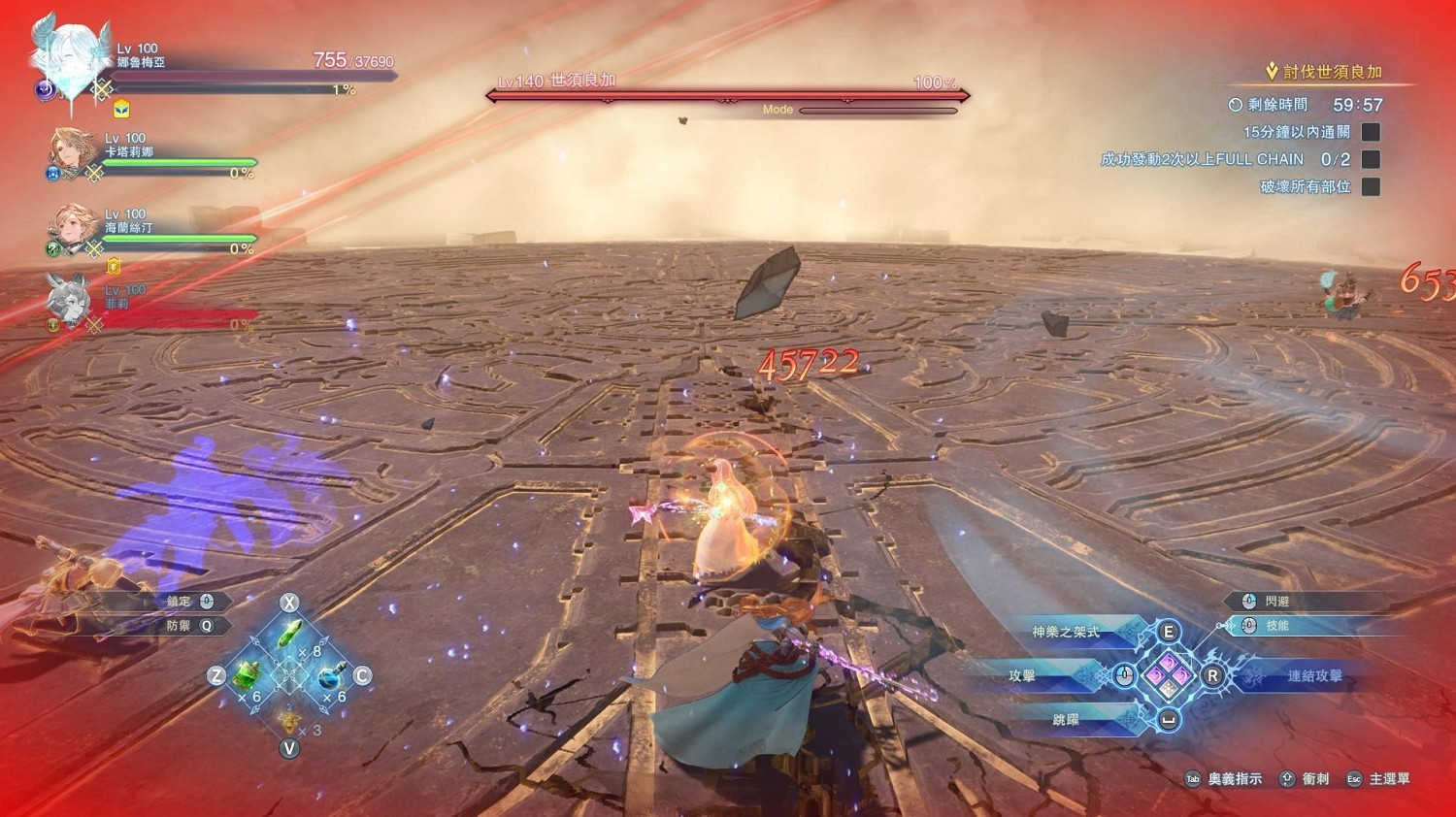Select Katalina's party portrait
Image resolution: width=1456 pixels, height=817 pixels.
click(74, 152)
